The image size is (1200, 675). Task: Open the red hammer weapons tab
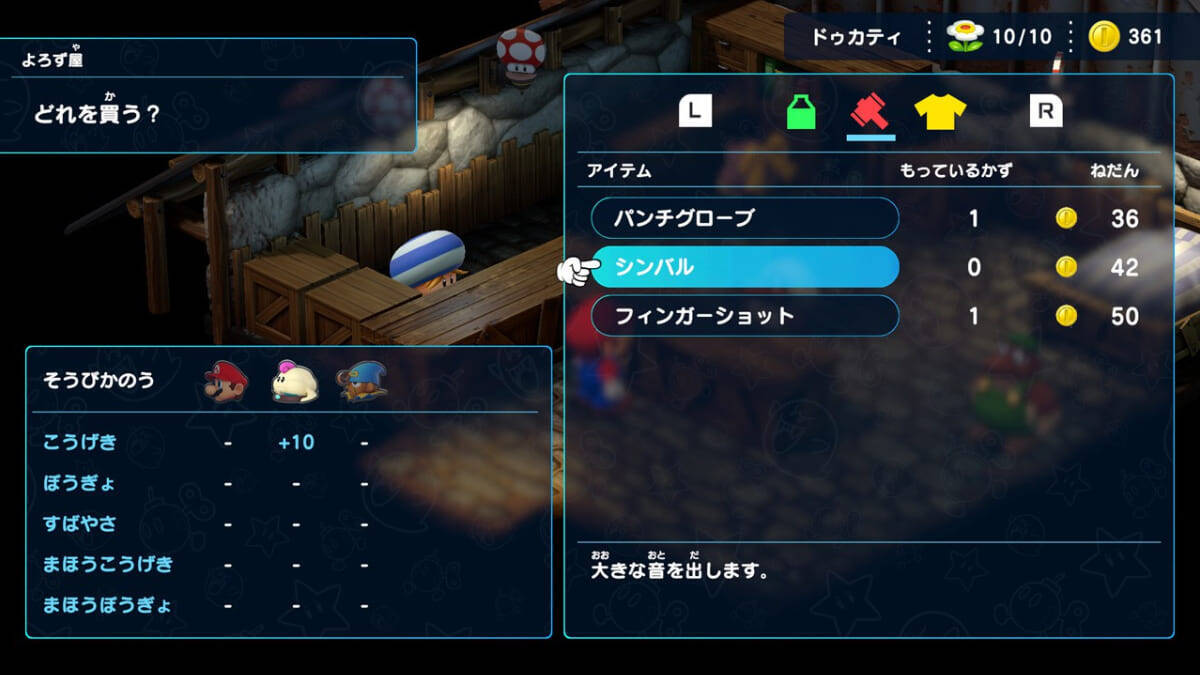pyautogui.click(x=870, y=111)
